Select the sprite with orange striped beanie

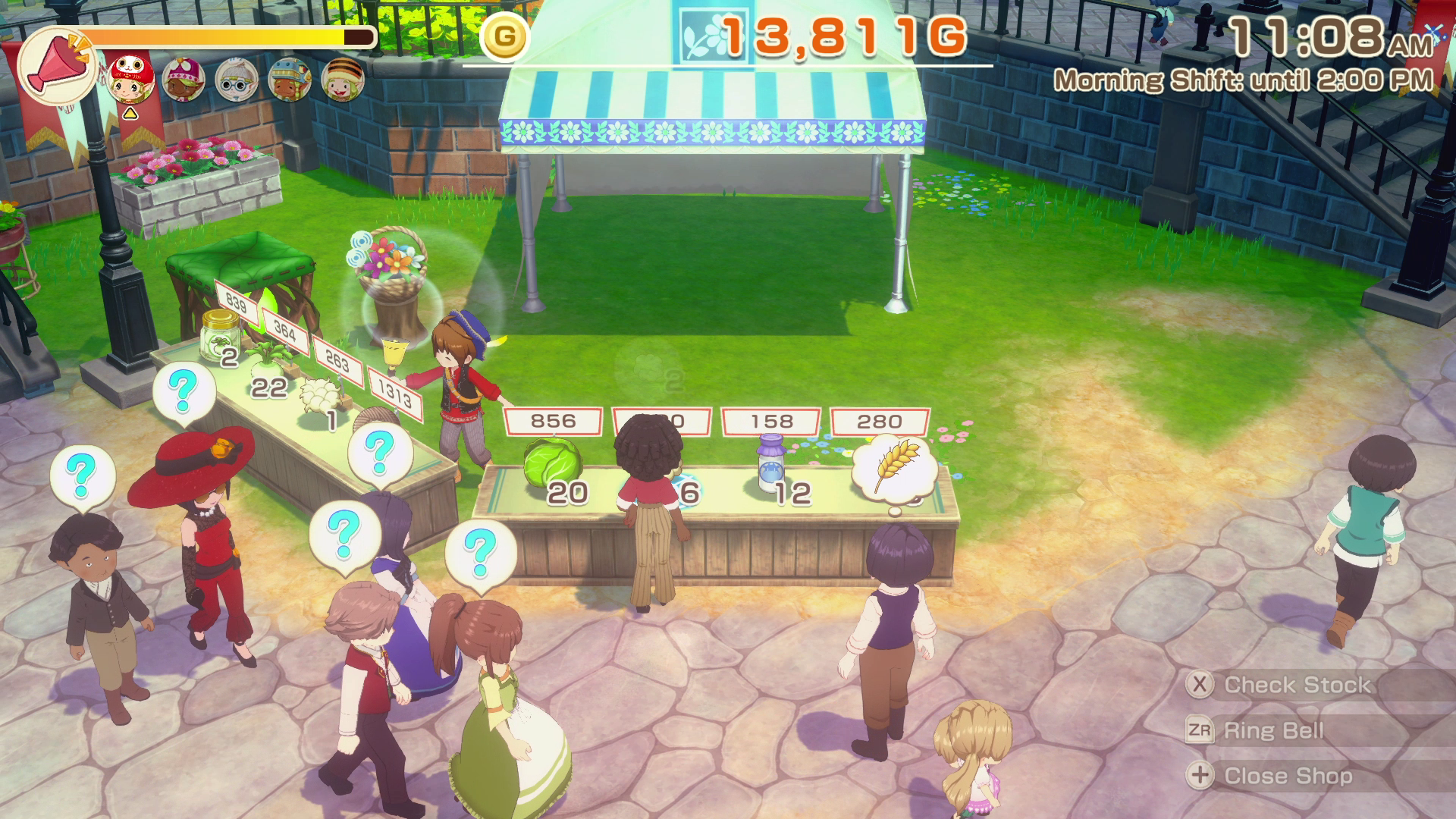(342, 79)
